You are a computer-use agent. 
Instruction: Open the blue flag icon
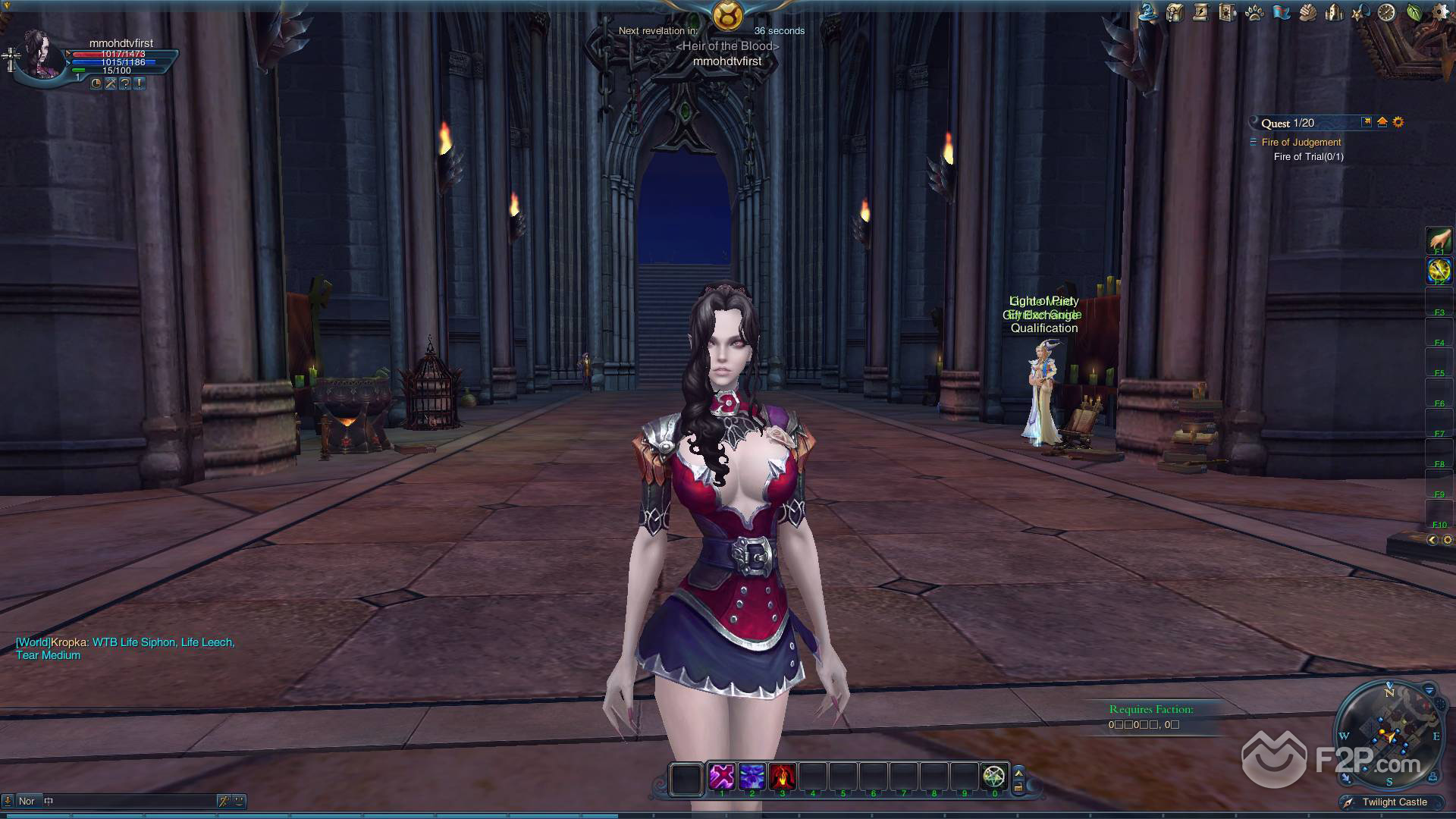coord(1281,12)
